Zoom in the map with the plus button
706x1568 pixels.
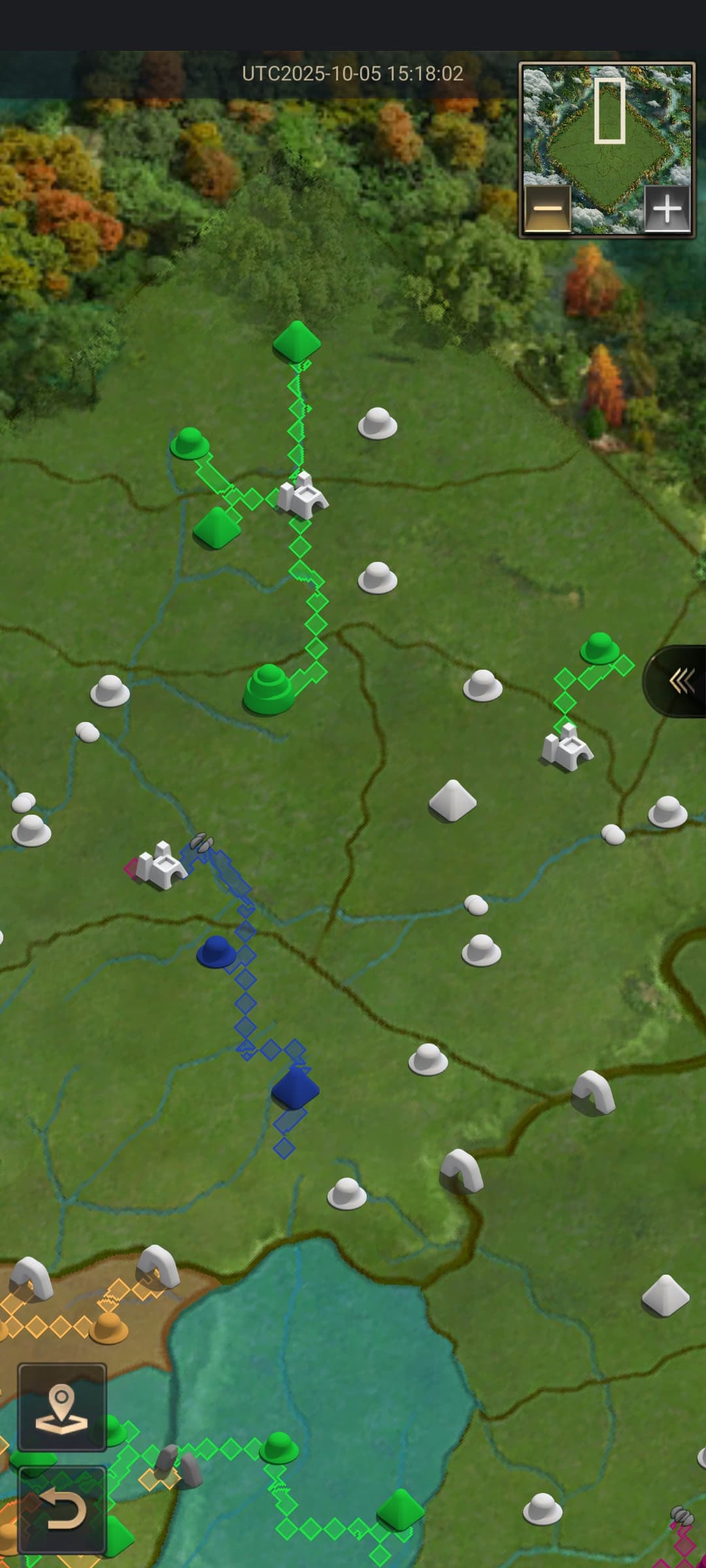point(667,209)
